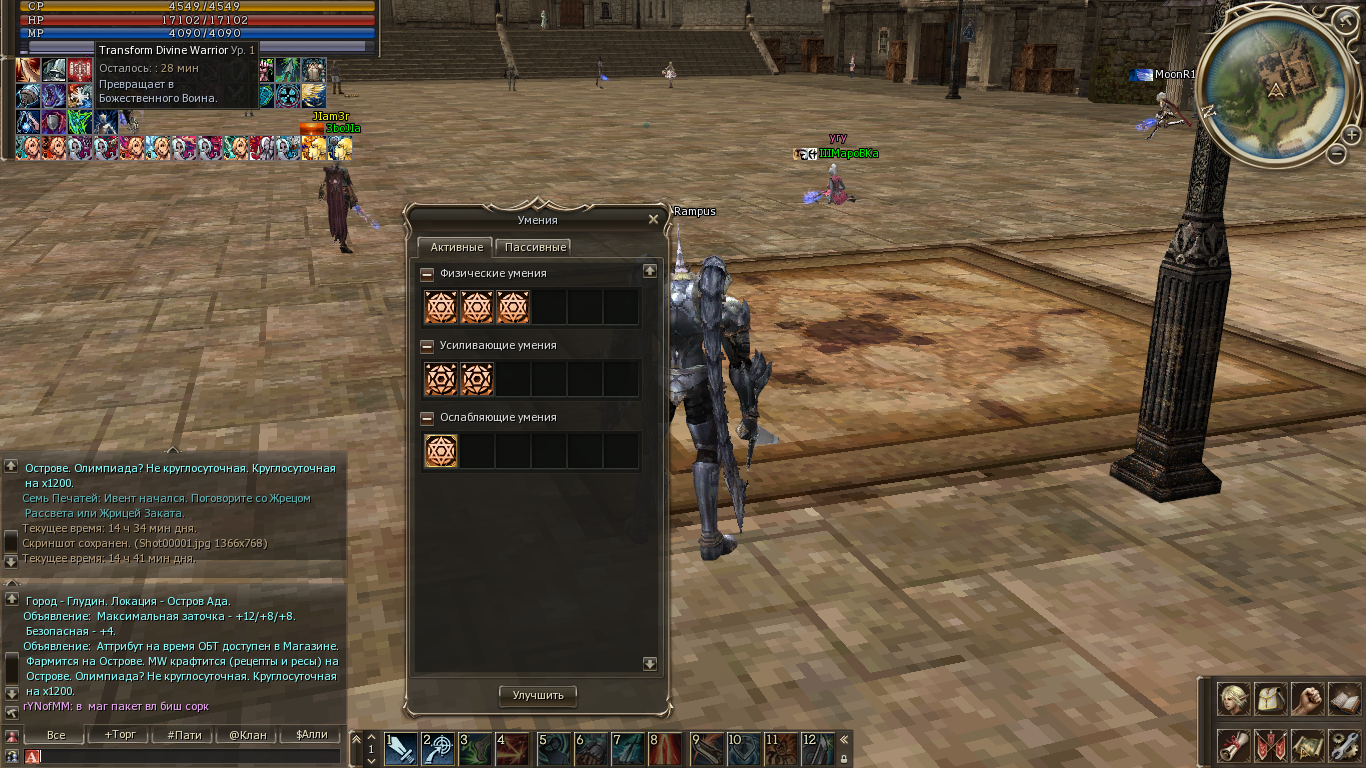This screenshot has height=768, width=1366.
Task: Switch to the Пассивные tab
Action: (535, 247)
